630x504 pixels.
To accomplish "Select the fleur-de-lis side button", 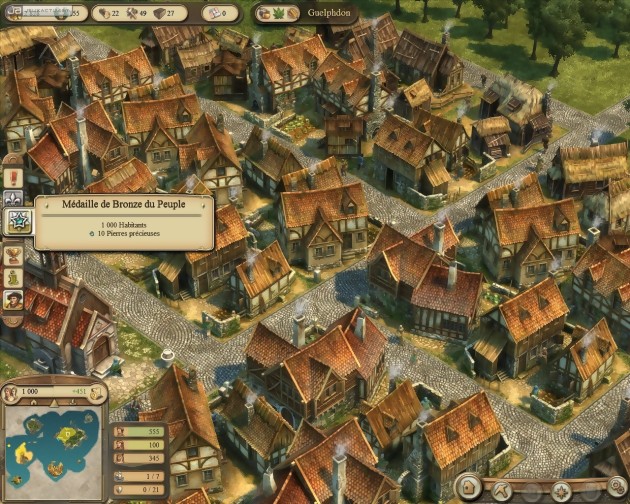I will click(x=14, y=200).
